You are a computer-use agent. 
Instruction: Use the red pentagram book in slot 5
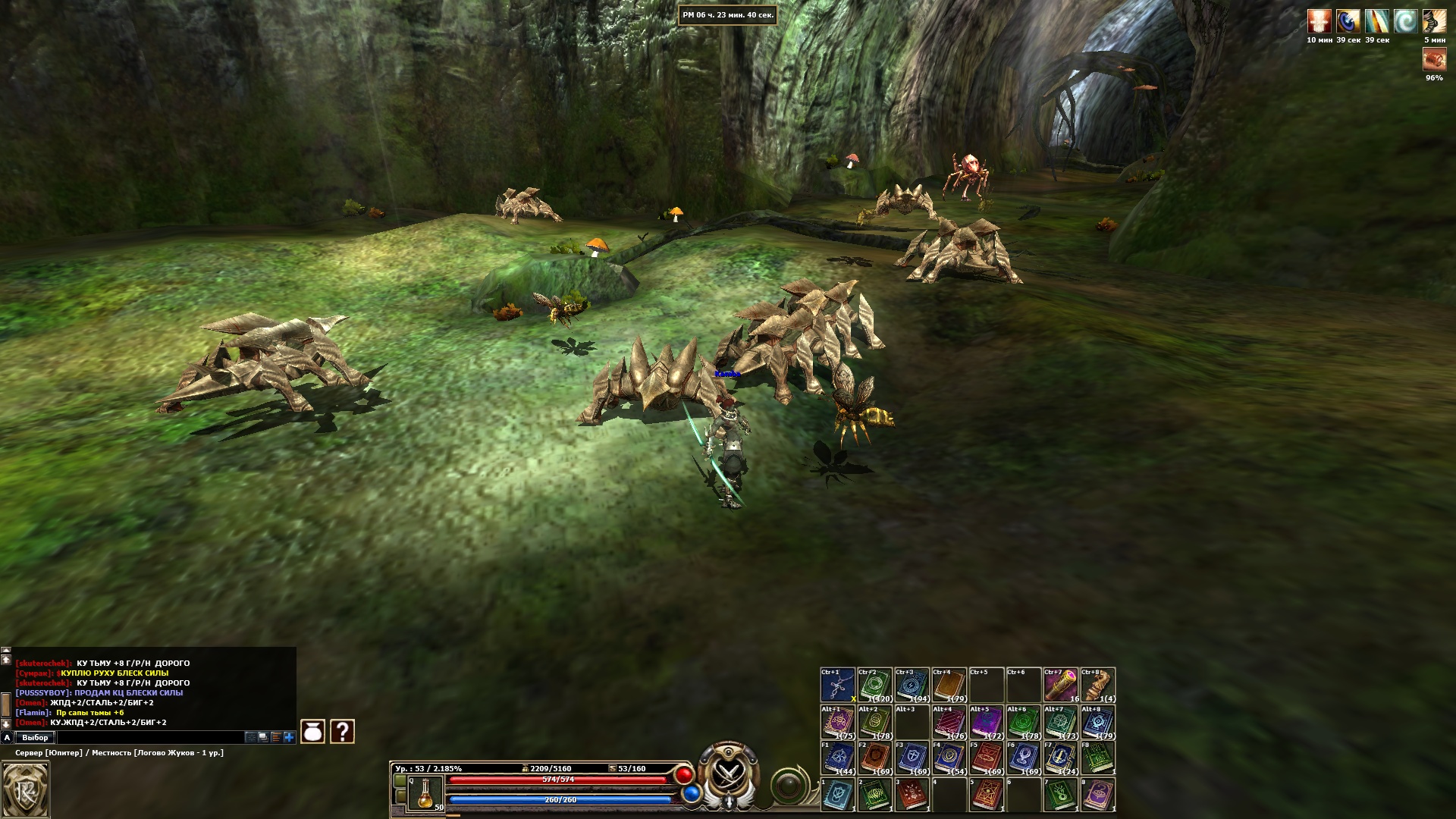click(x=986, y=795)
